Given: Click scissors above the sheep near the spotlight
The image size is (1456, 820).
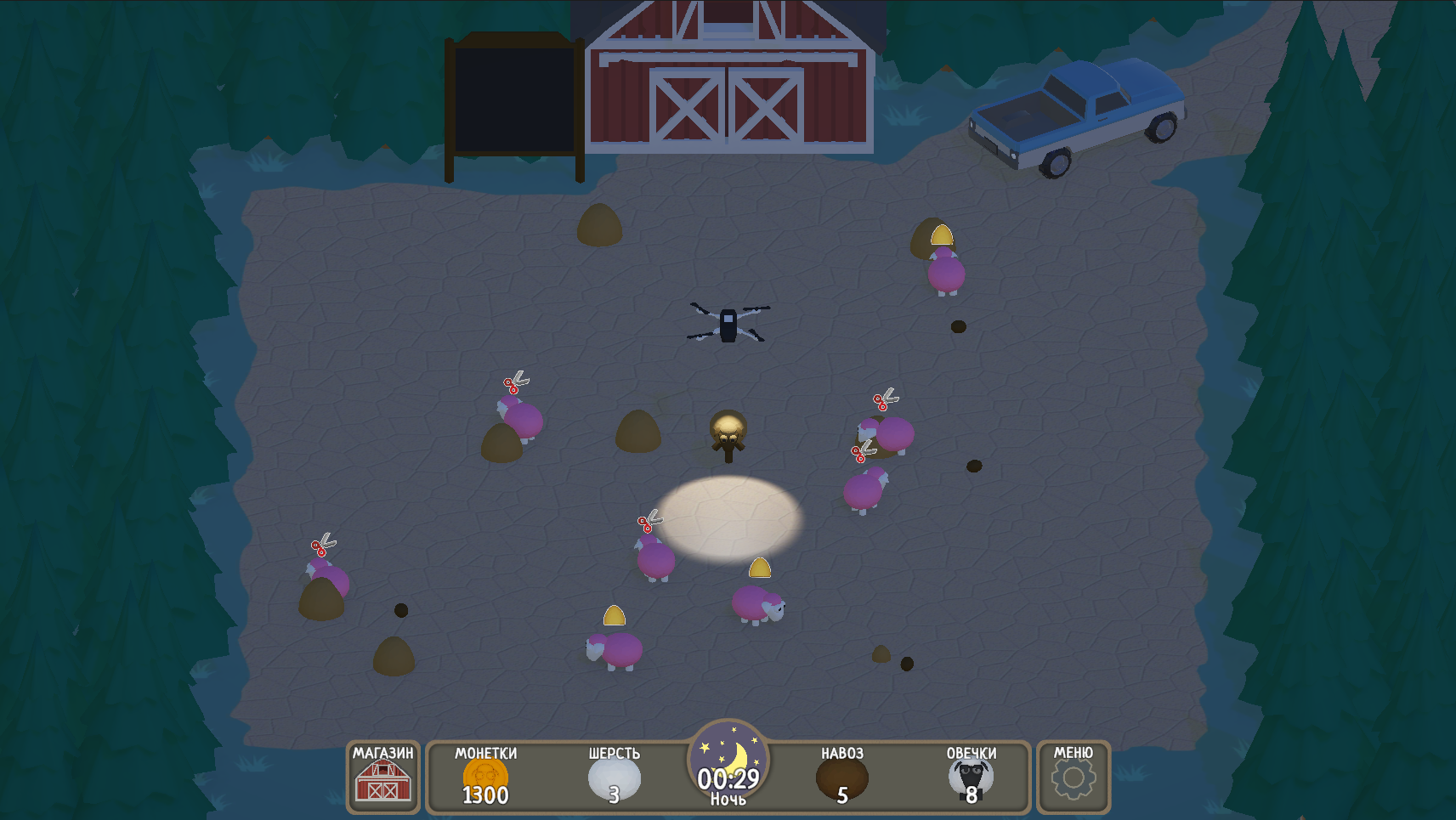Looking at the screenshot, I should tap(649, 521).
